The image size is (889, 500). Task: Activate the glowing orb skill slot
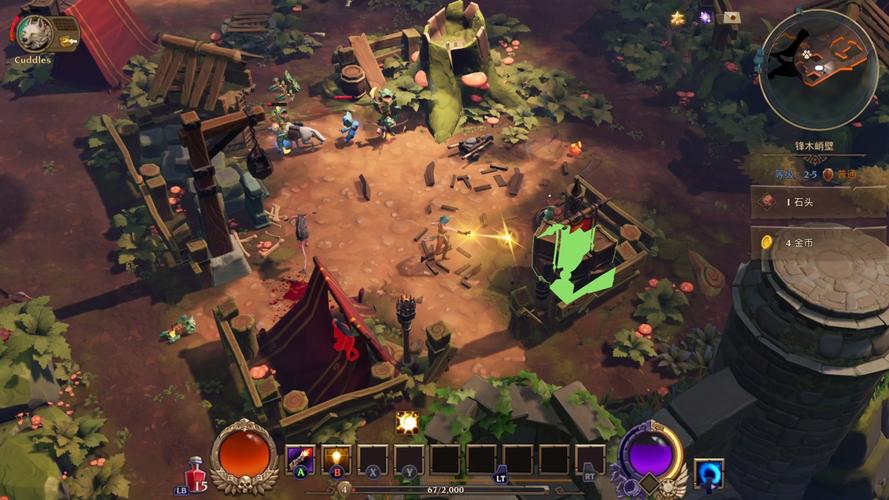[x=336, y=460]
